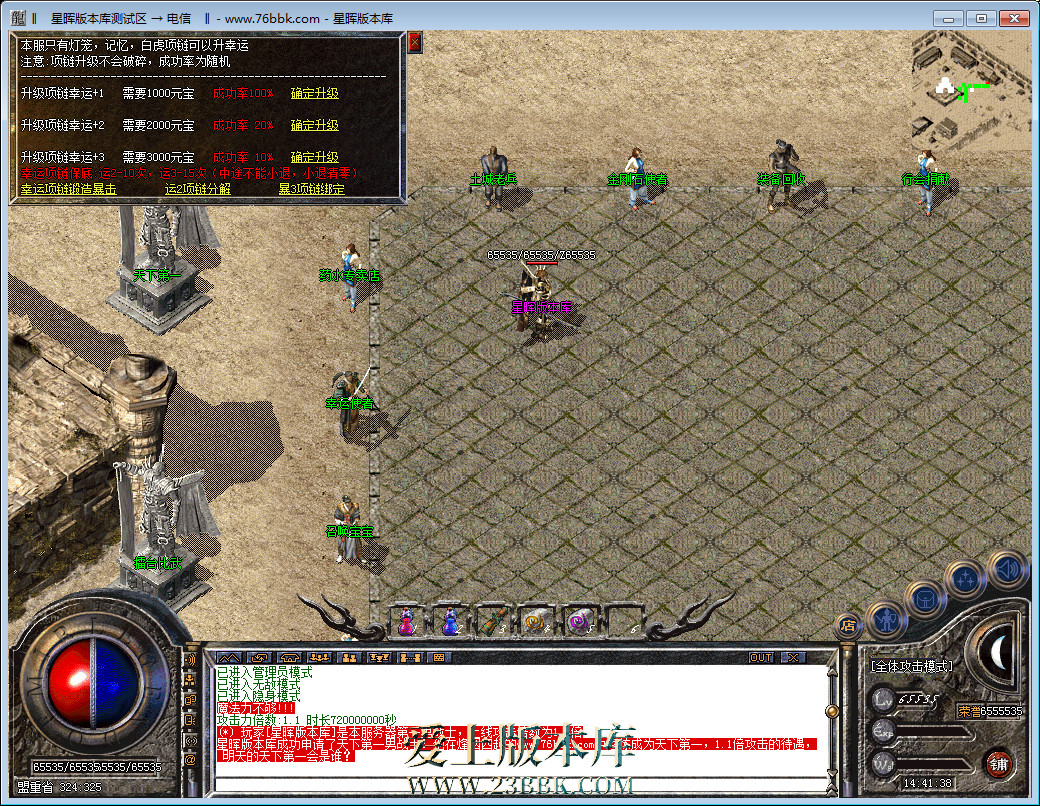Confirm the Luck +2 necklace upgrade
1040x806 pixels.
[x=314, y=125]
